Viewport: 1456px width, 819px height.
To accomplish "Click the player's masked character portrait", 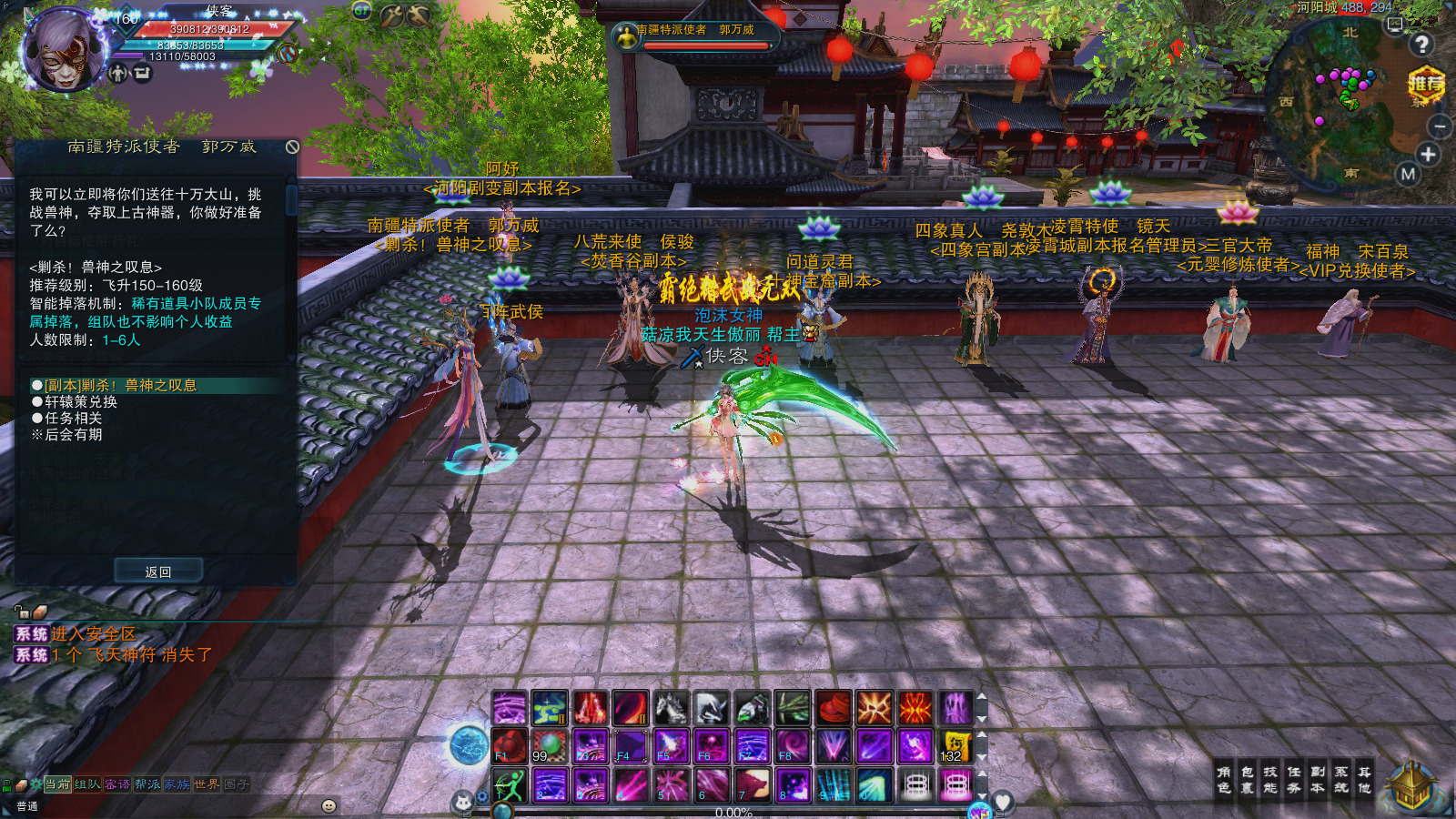I will 63,50.
